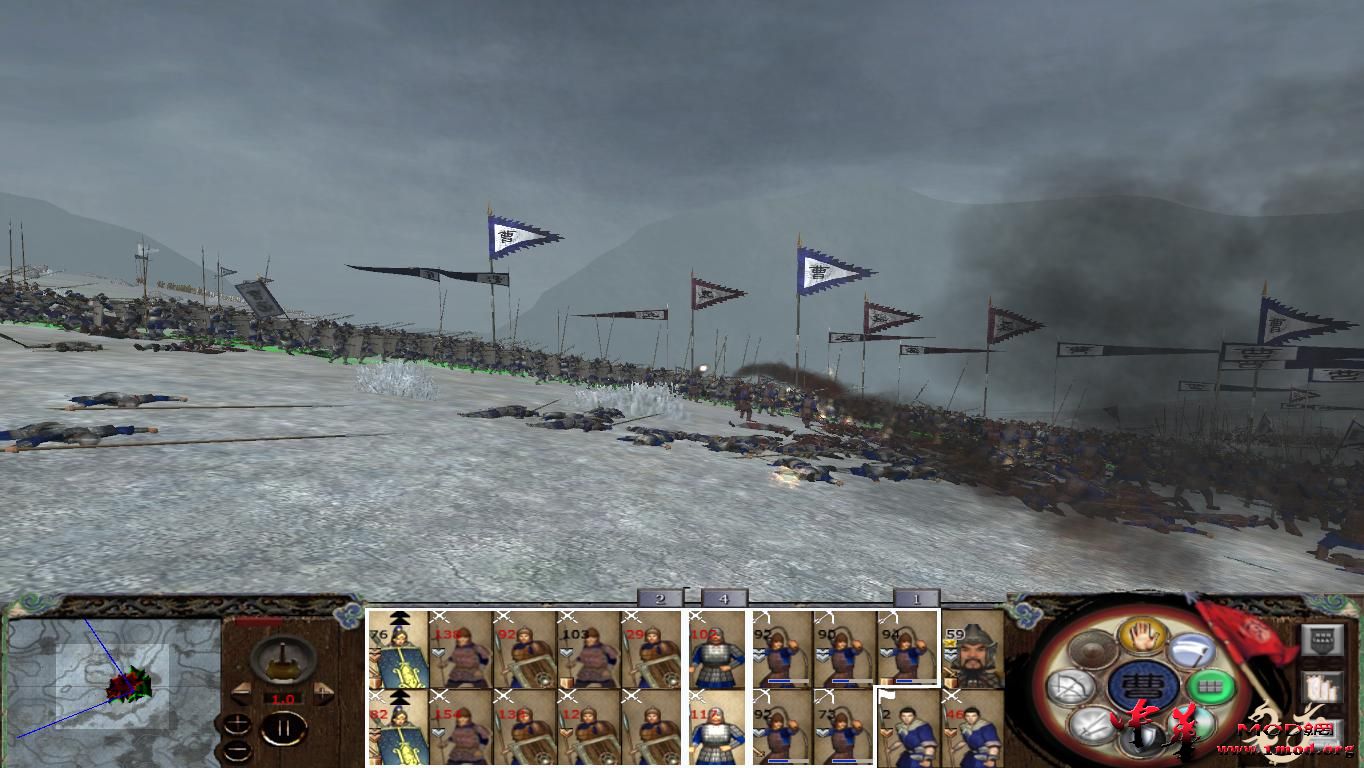Screen dimensions: 1364x768
Task: Toggle pause with the central pause button
Action: [x=286, y=727]
